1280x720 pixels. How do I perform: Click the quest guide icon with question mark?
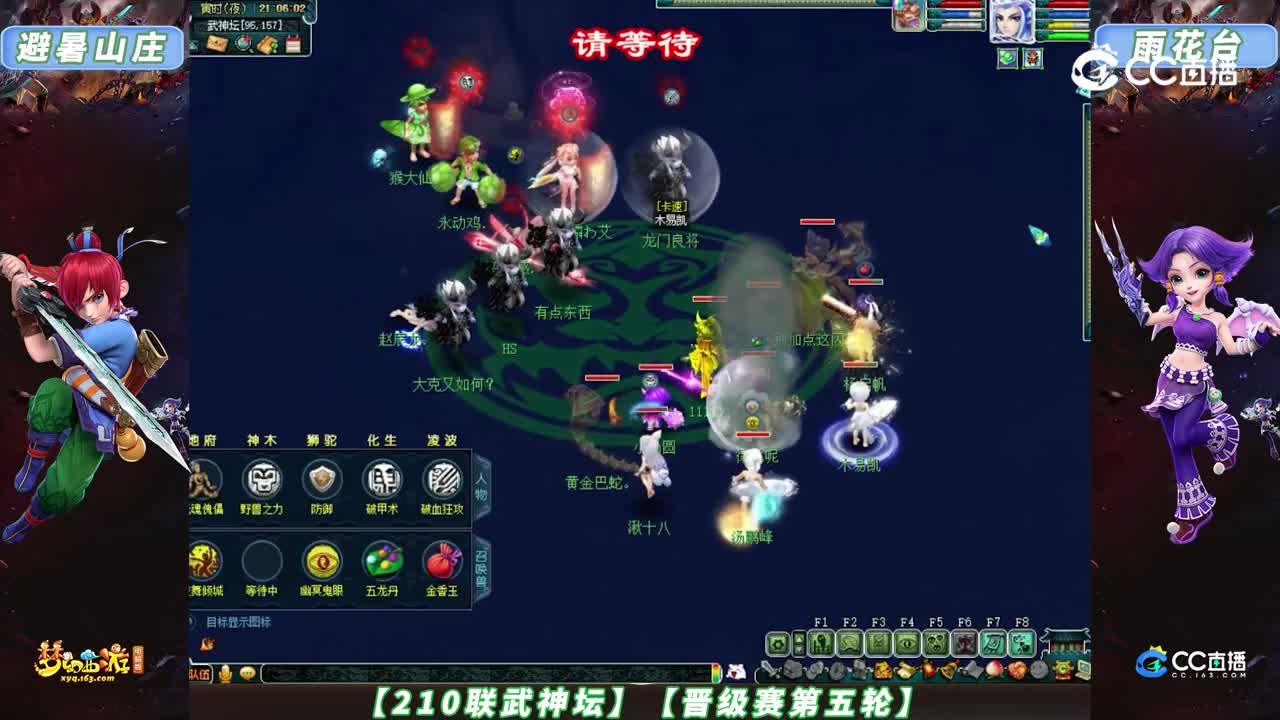click(267, 44)
